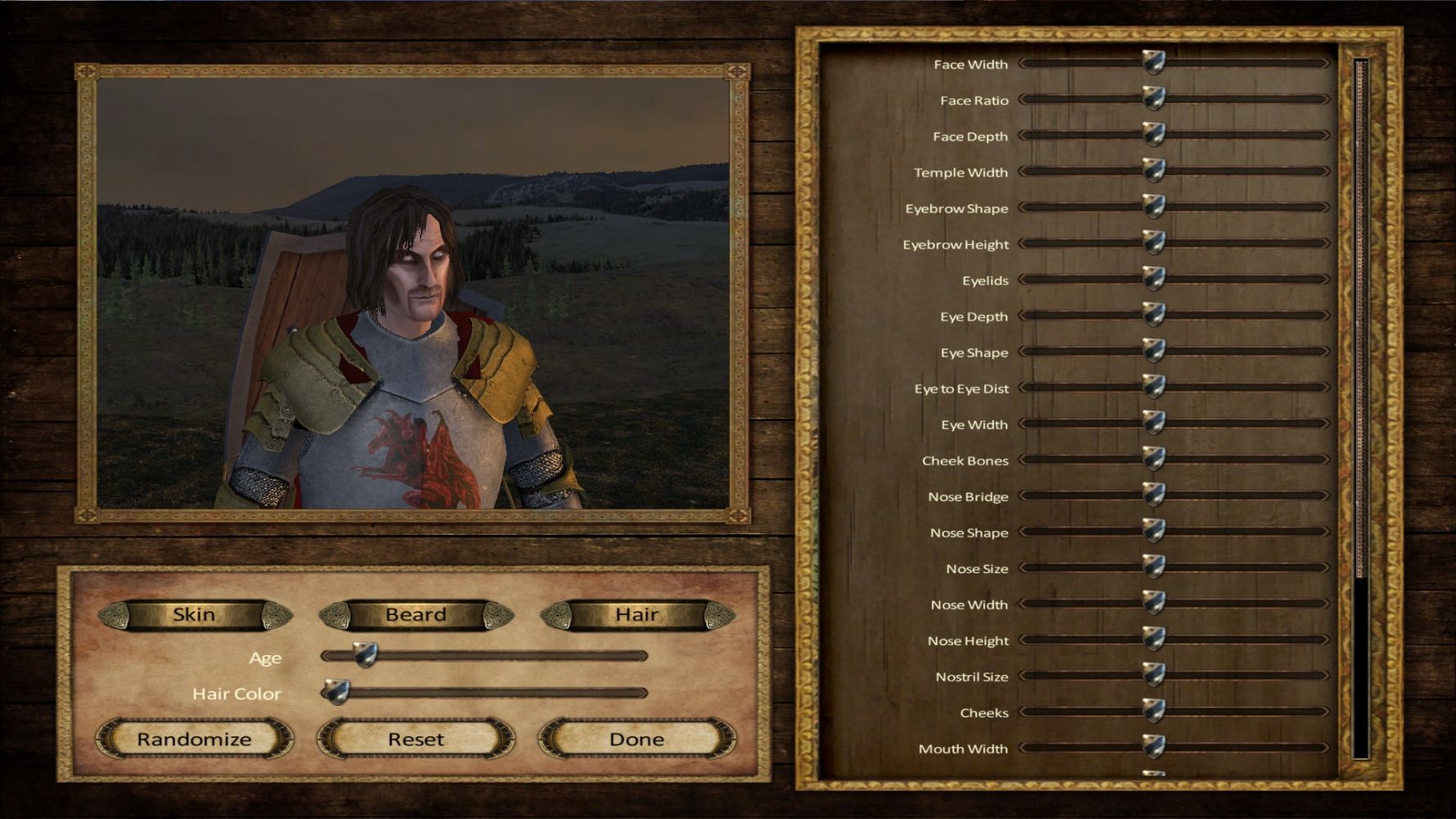Click the Temple Width slider handle
This screenshot has height=819, width=1456.
click(x=1154, y=170)
